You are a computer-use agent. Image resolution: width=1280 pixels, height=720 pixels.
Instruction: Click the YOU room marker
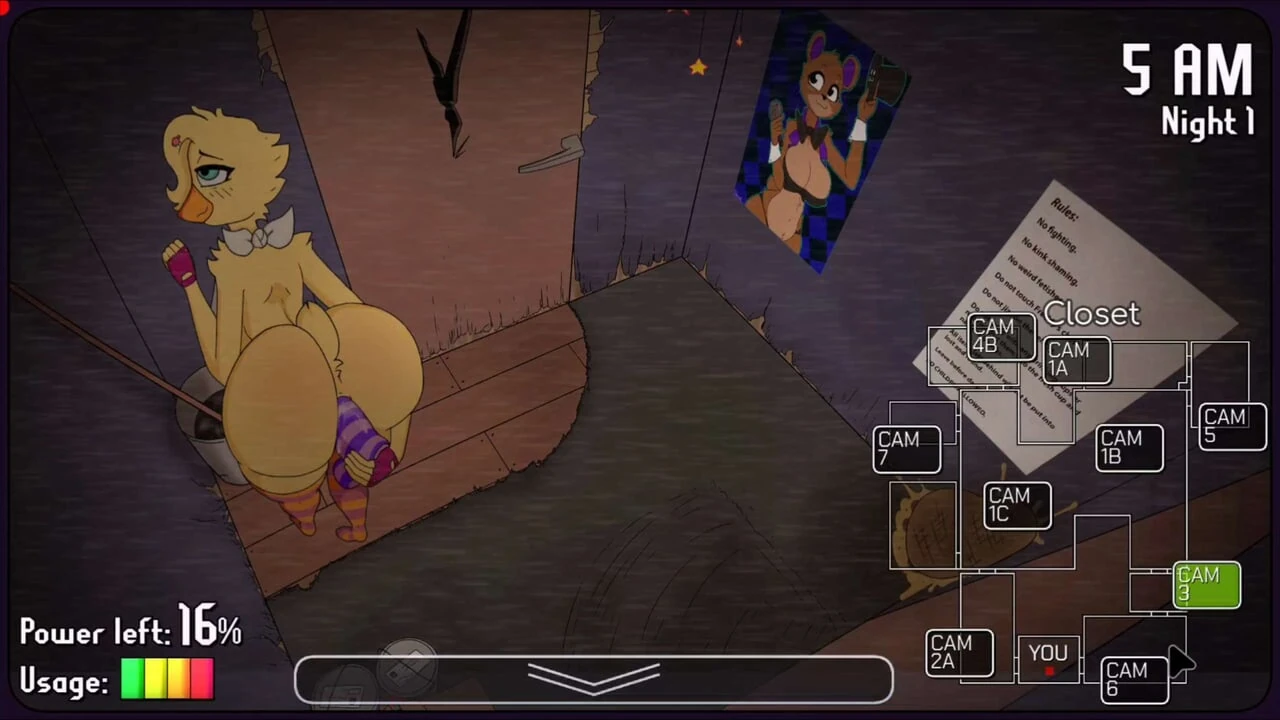click(x=1047, y=652)
